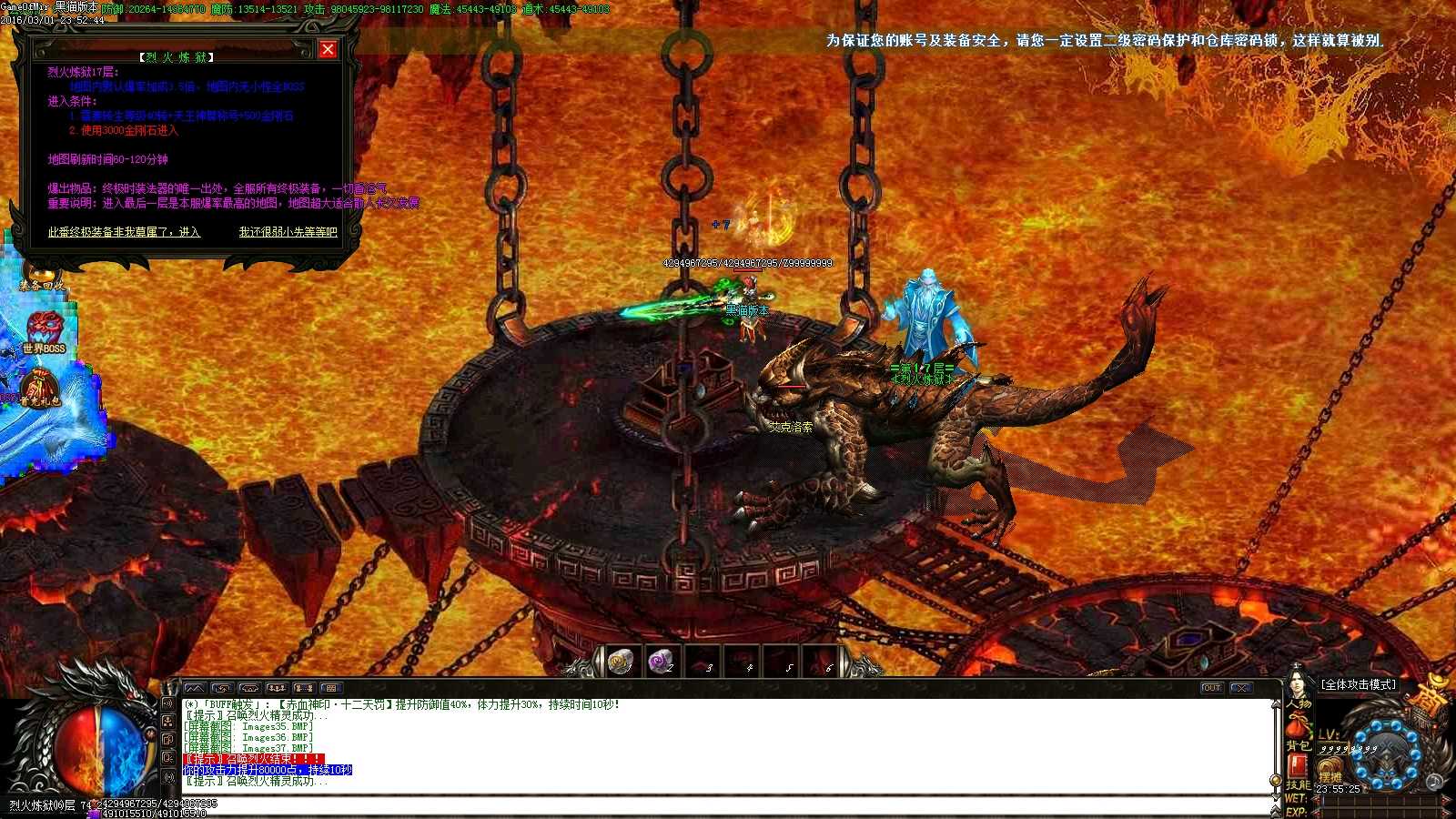Image resolution: width=1456 pixels, height=819 pixels.
Task: Close the 烈火炼狱 info window
Action: click(328, 50)
